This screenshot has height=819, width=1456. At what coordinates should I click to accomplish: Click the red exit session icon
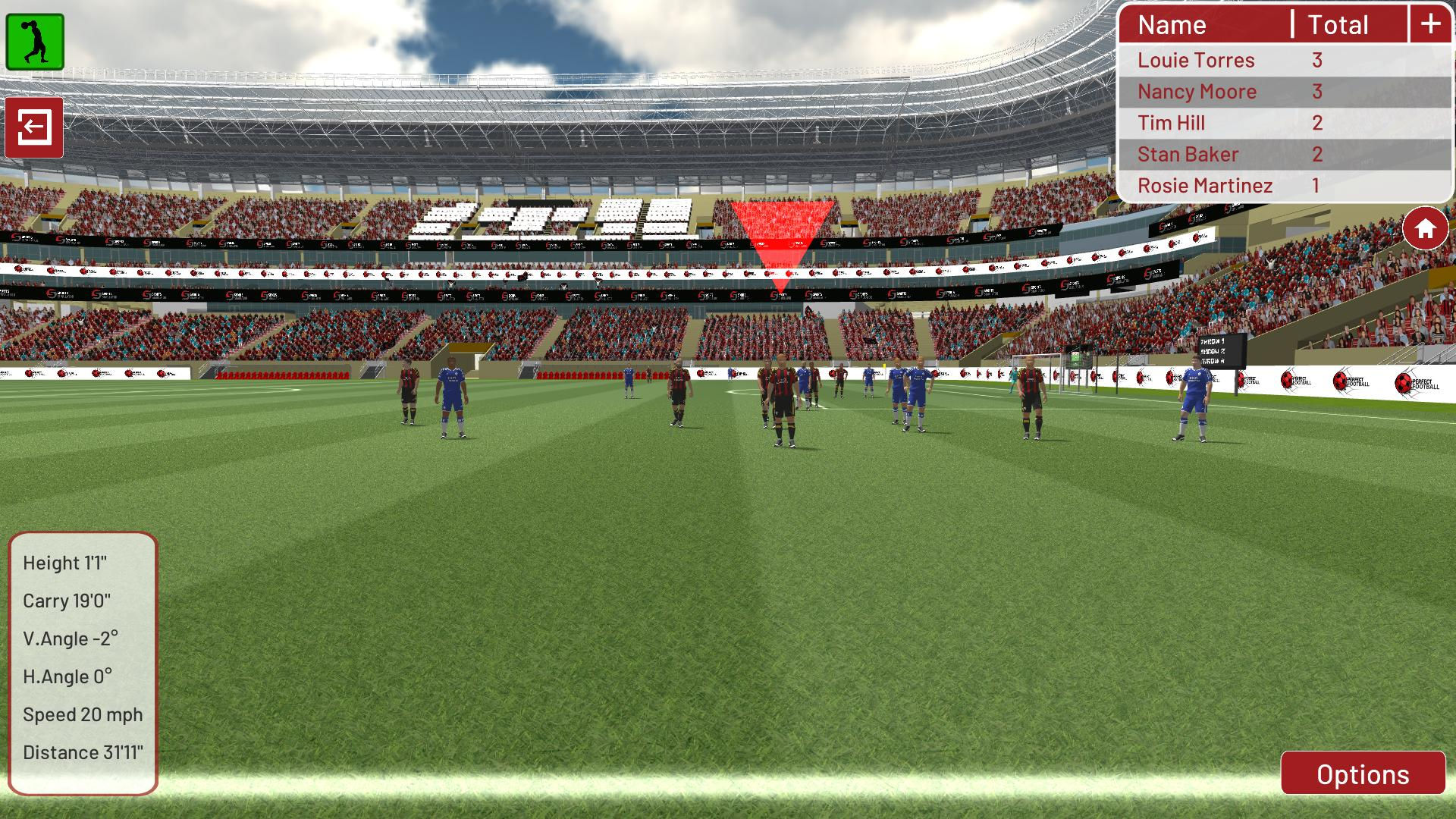(x=35, y=127)
